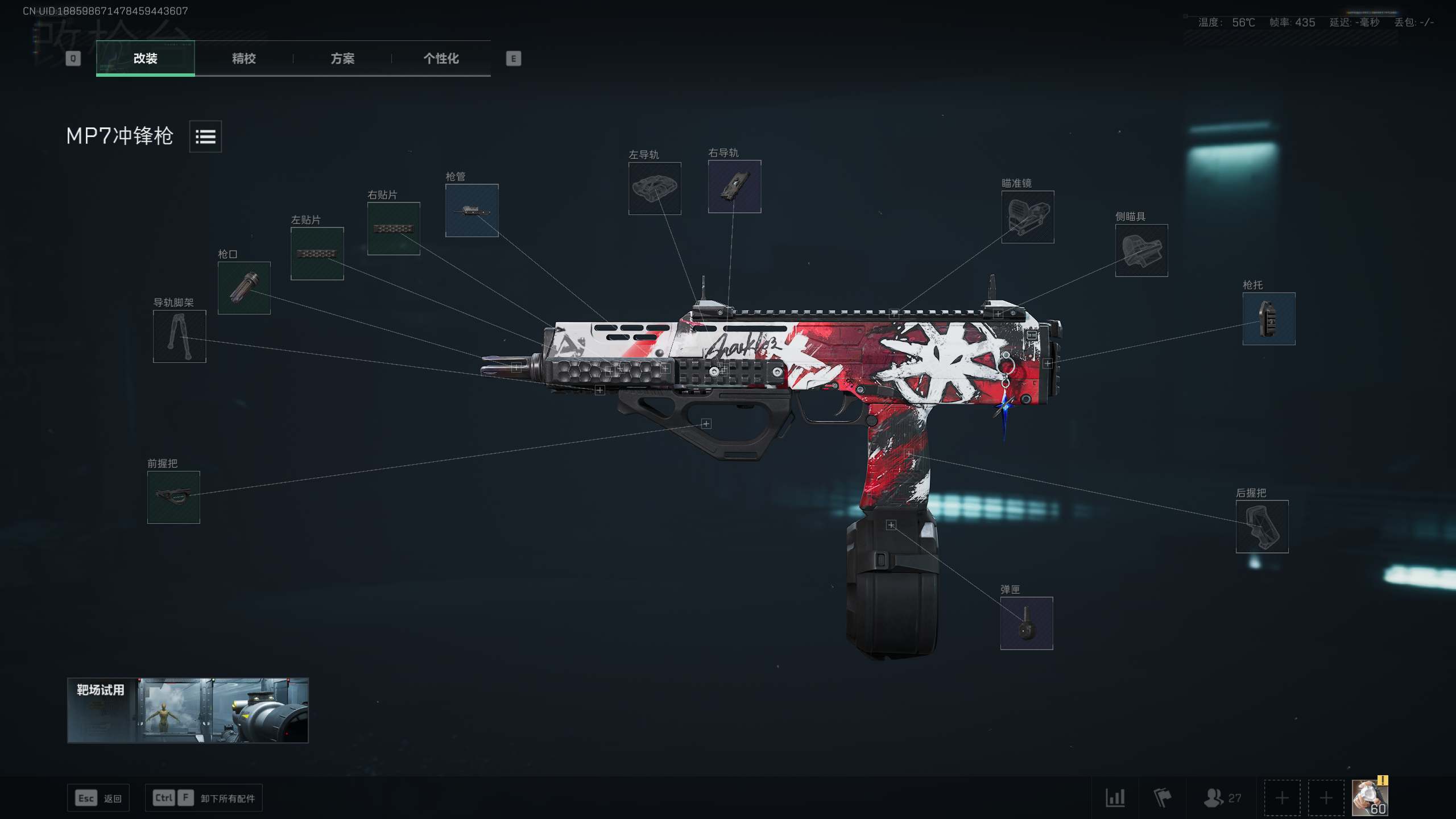Switch to the 精校 tab
The image size is (1456, 819).
point(243,59)
